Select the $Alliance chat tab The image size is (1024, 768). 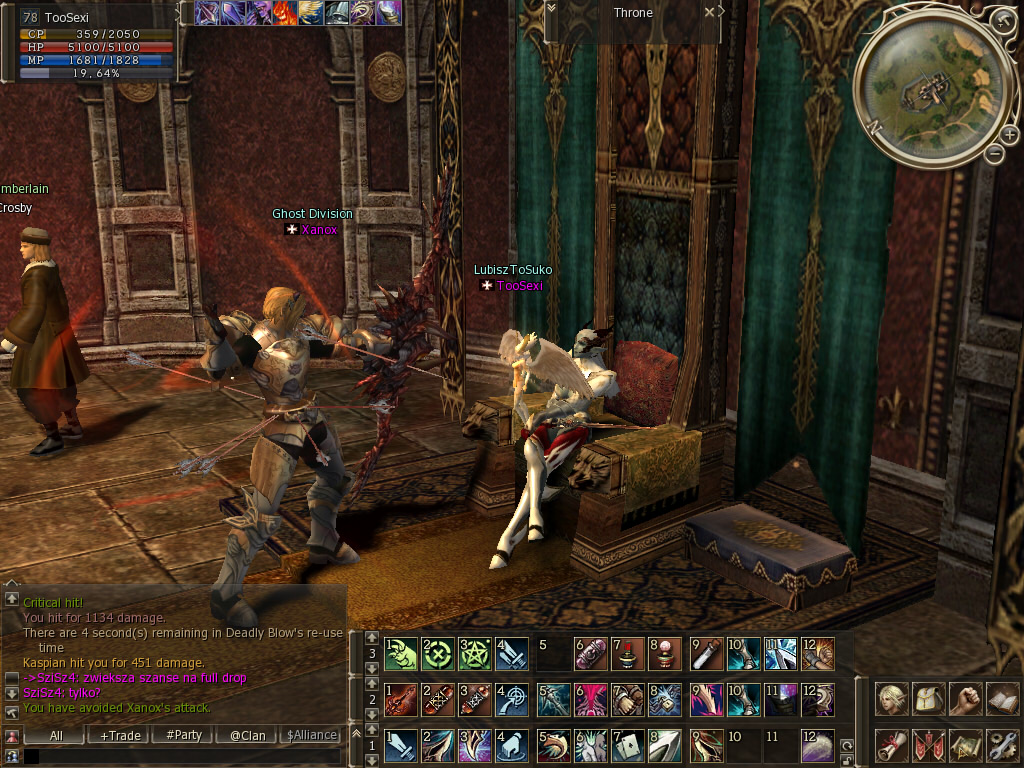tap(312, 735)
